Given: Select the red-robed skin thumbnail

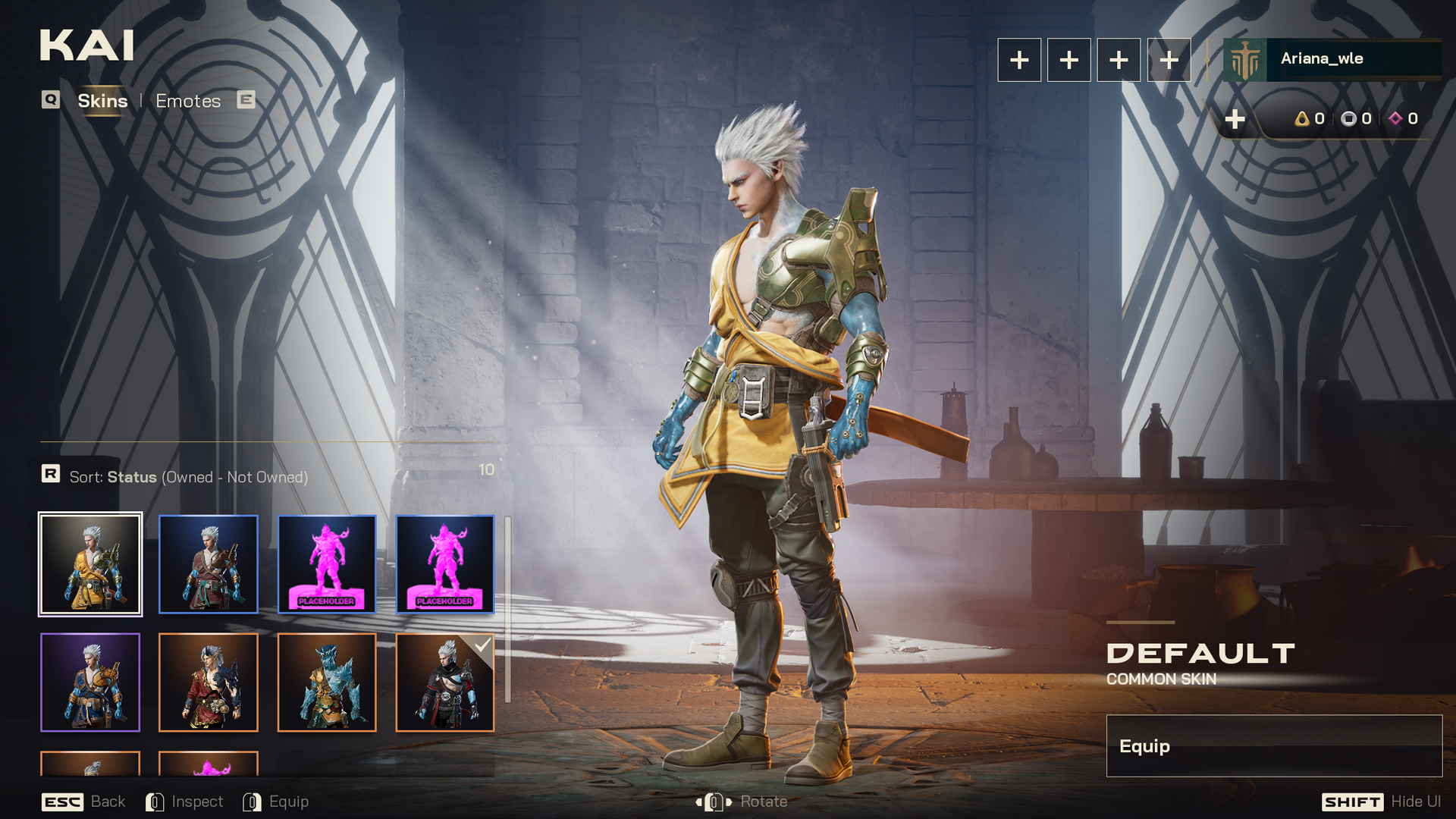Looking at the screenshot, I should [x=209, y=682].
